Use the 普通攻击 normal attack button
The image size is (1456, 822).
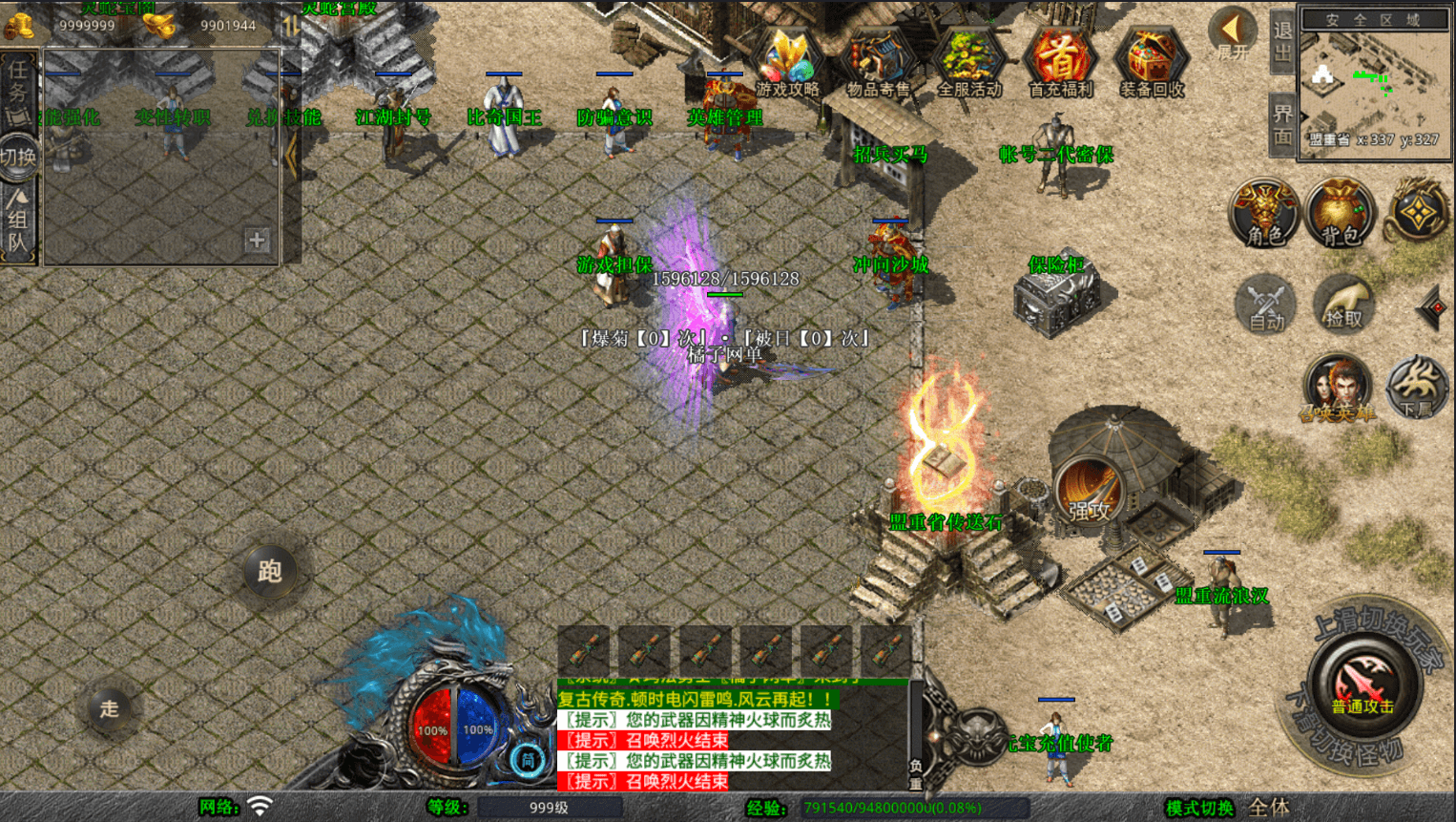[1362, 685]
